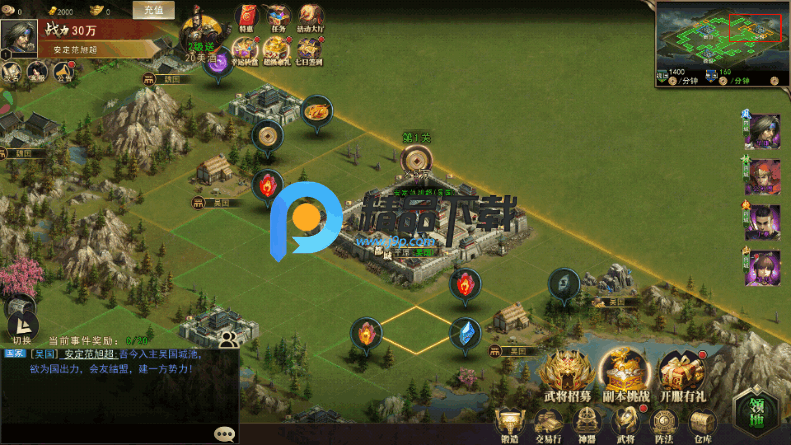
Task: Open the 交易行 trading house
Action: [x=548, y=424]
